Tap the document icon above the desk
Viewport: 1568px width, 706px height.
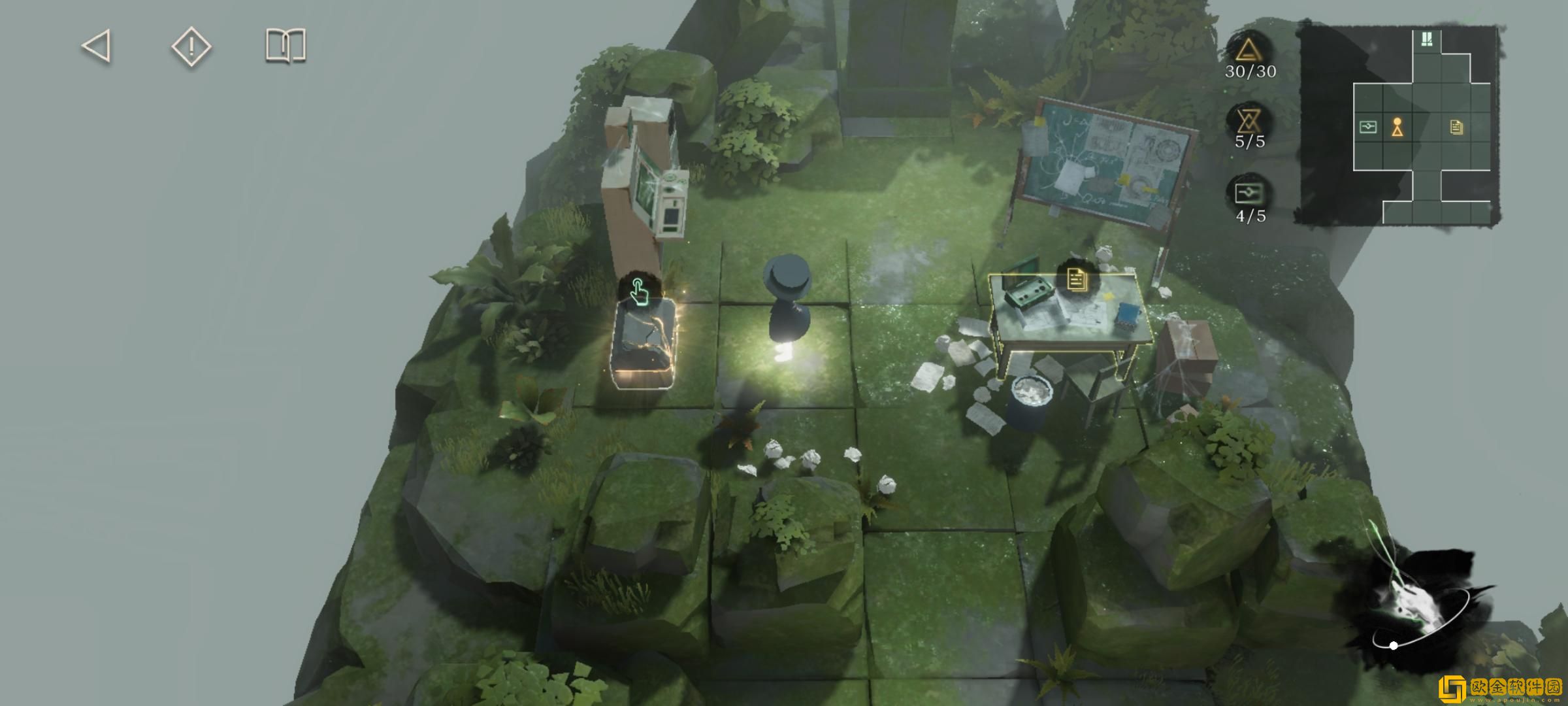(x=1076, y=280)
